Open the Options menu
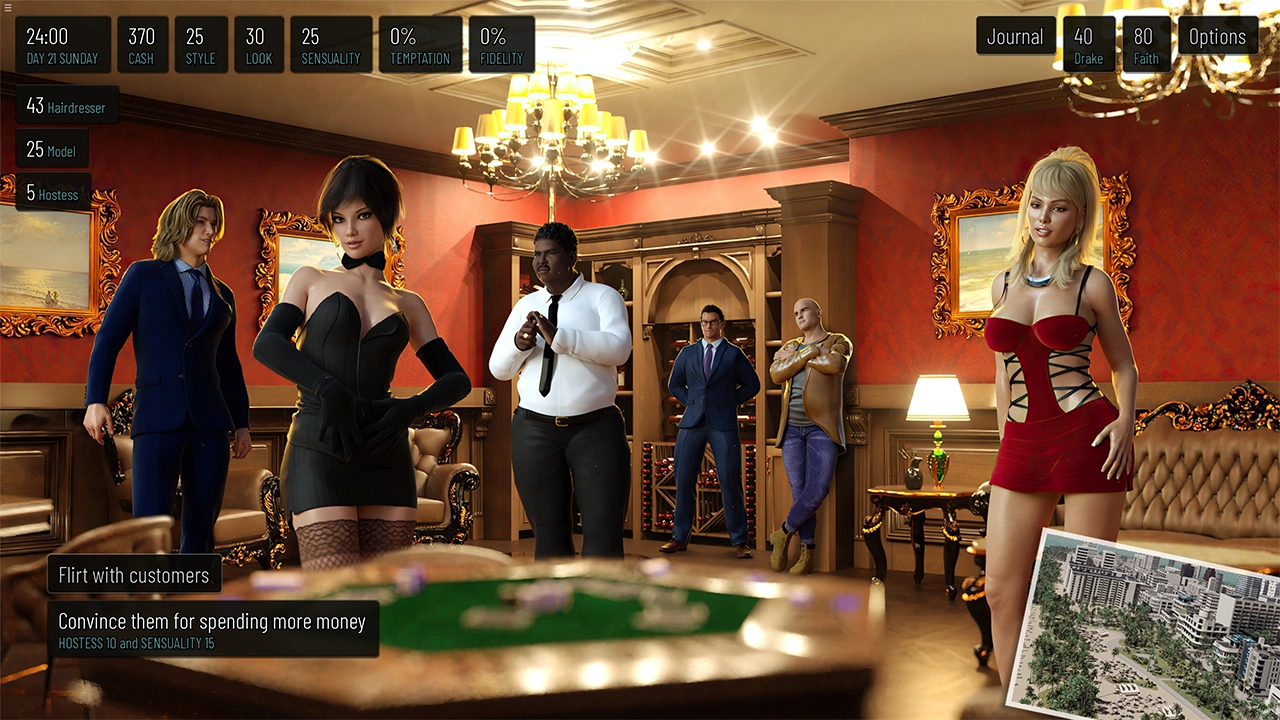Image resolution: width=1280 pixels, height=720 pixels. [x=1217, y=37]
